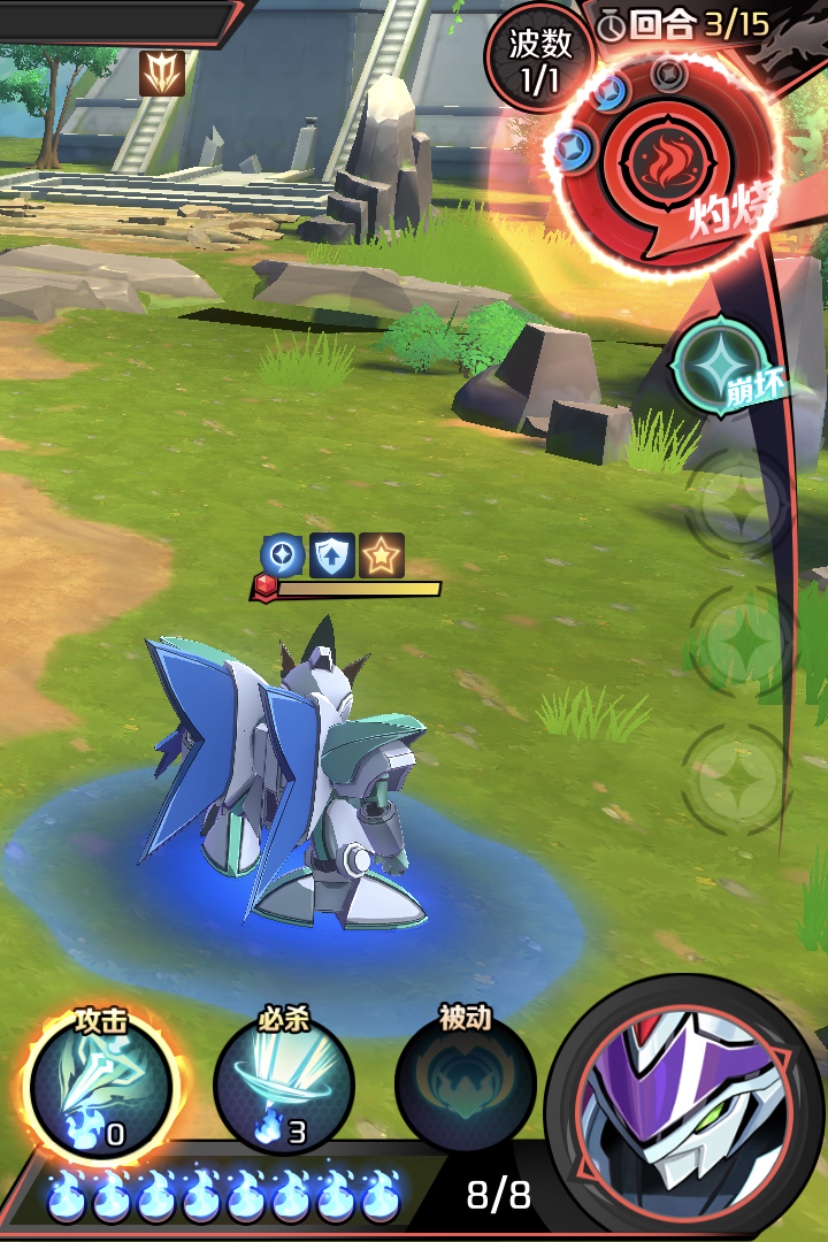
Task: Inspect the blue shield buff icon
Action: click(332, 555)
